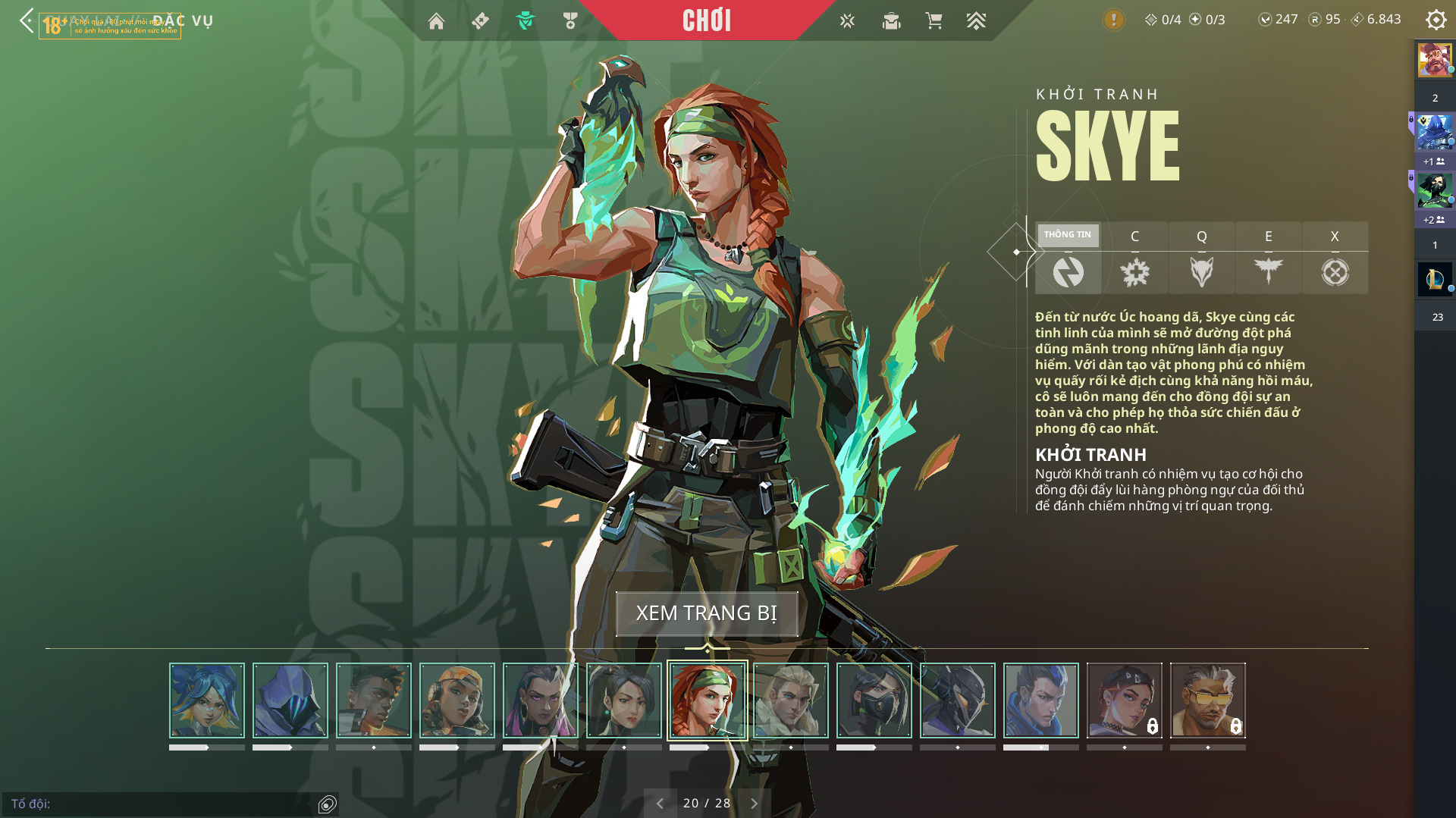Open the home screen icon

click(436, 21)
